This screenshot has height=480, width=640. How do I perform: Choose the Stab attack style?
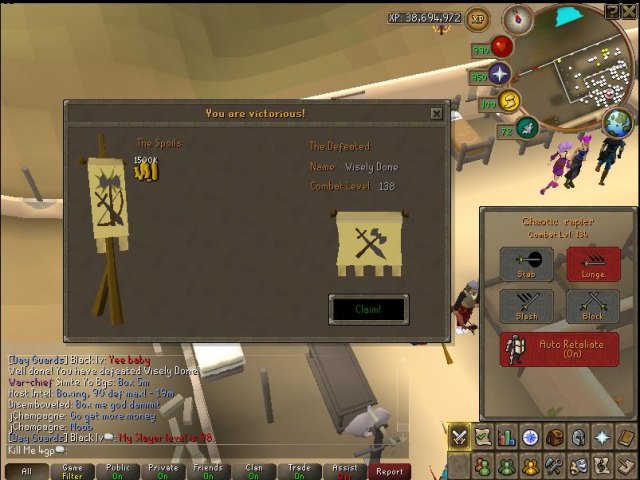click(526, 264)
